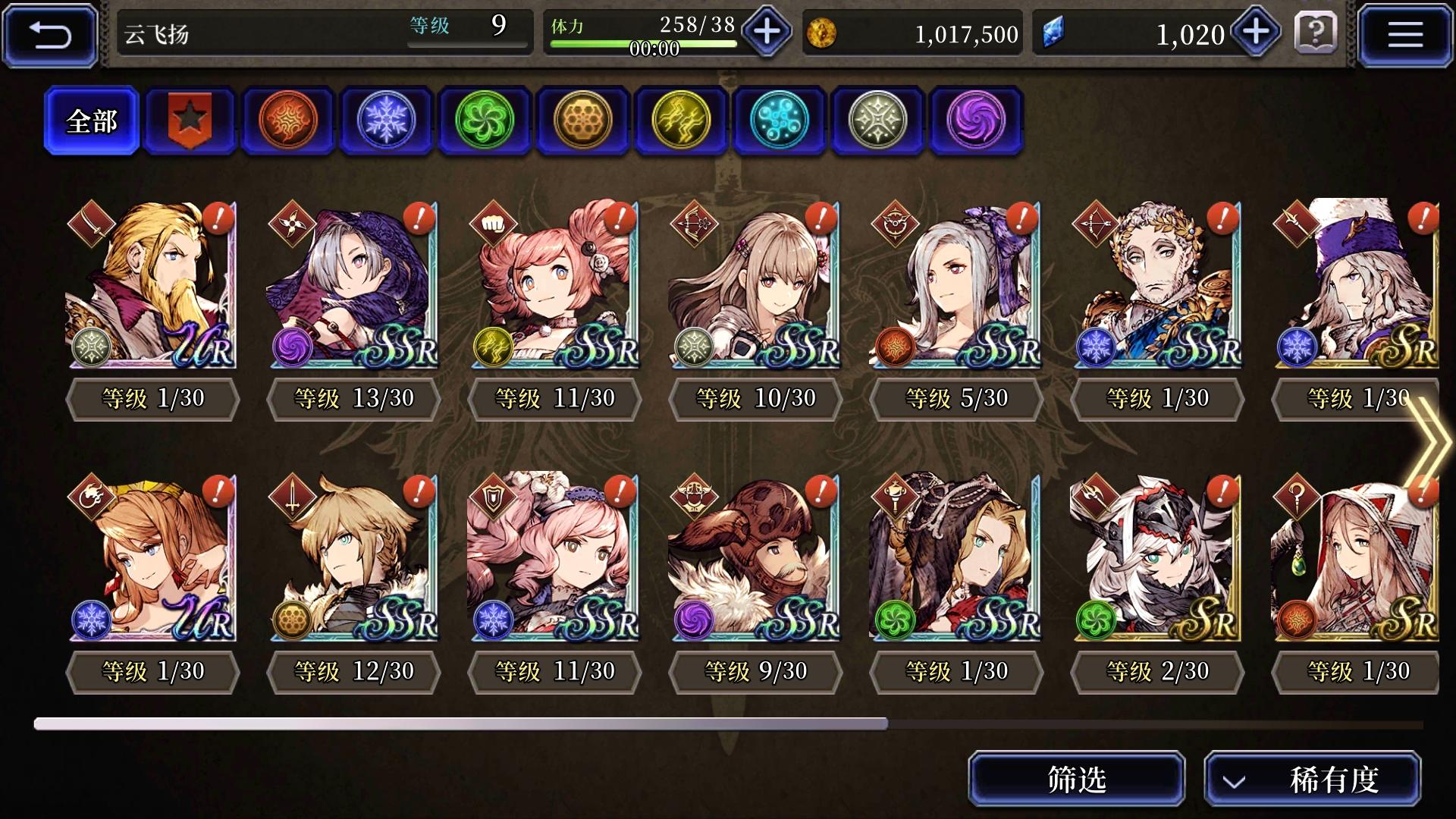This screenshot has height=819, width=1456.
Task: Toggle the fire element filter
Action: (288, 121)
